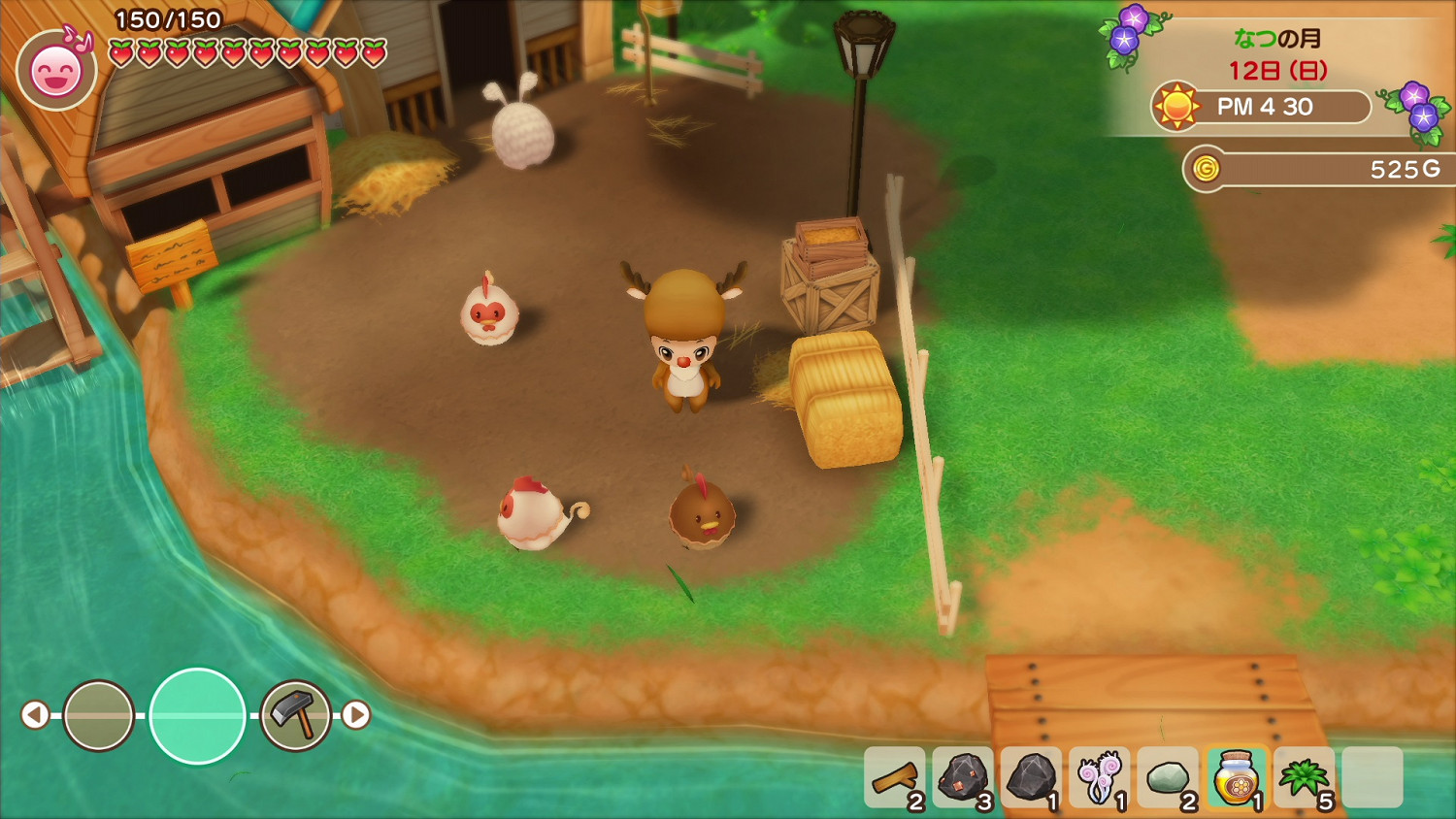Cycle tools with the left arrow
The height and width of the screenshot is (819, 1456).
[x=35, y=715]
